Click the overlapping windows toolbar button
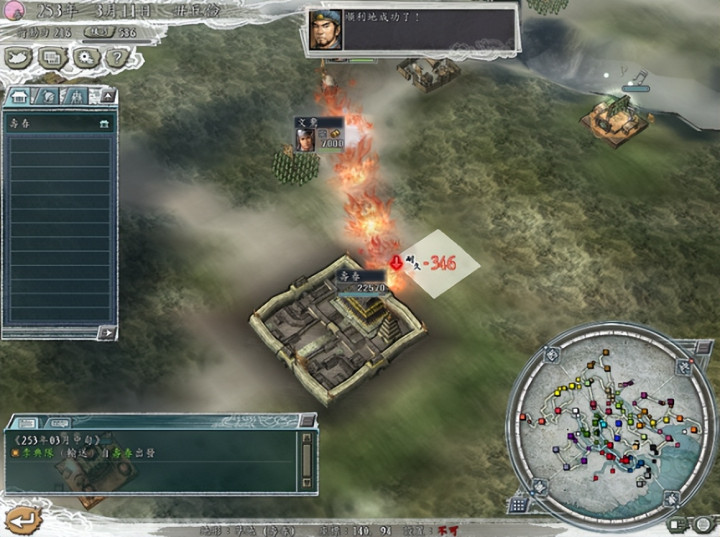This screenshot has width=720, height=537. coord(50,58)
